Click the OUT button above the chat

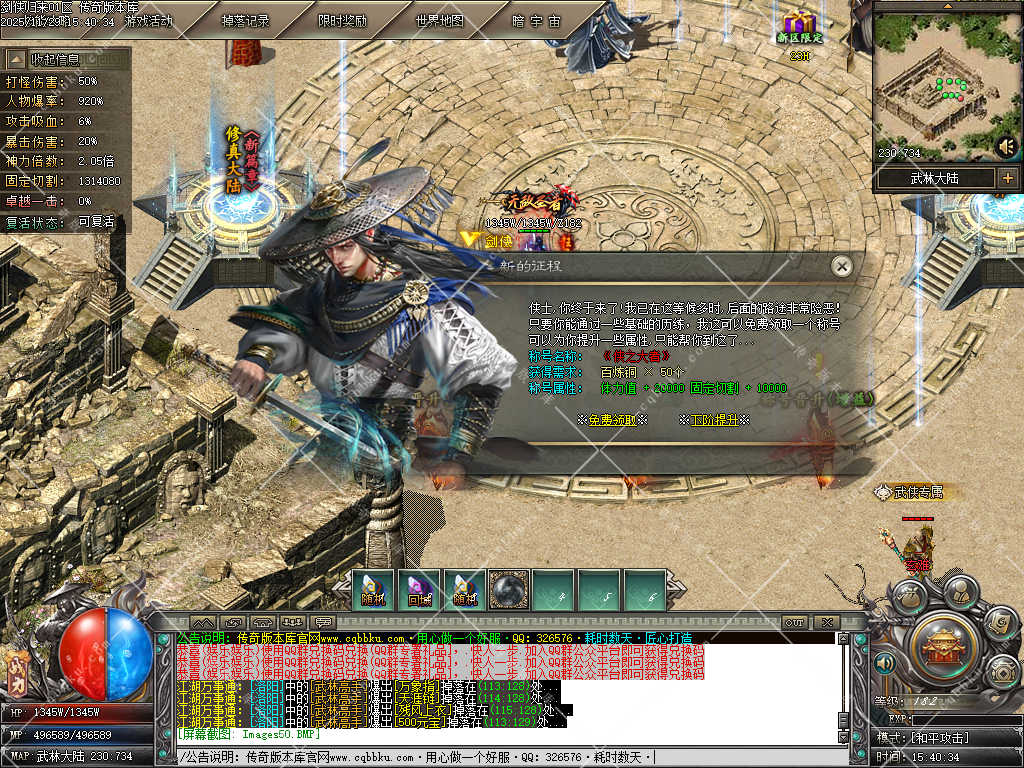point(794,622)
